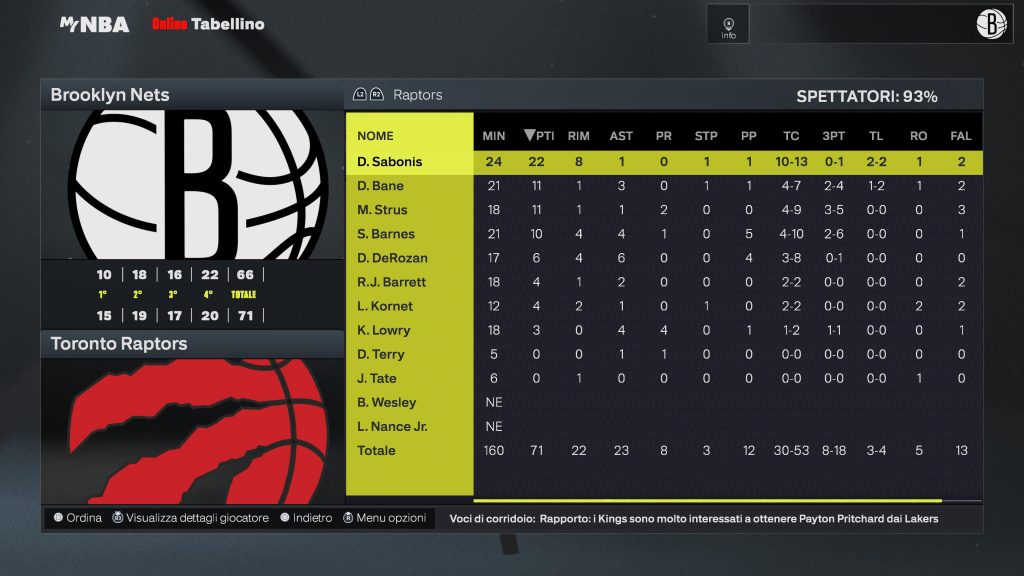Select the M. Strus stat row
This screenshot has height=576, width=1024.
[x=382, y=210]
